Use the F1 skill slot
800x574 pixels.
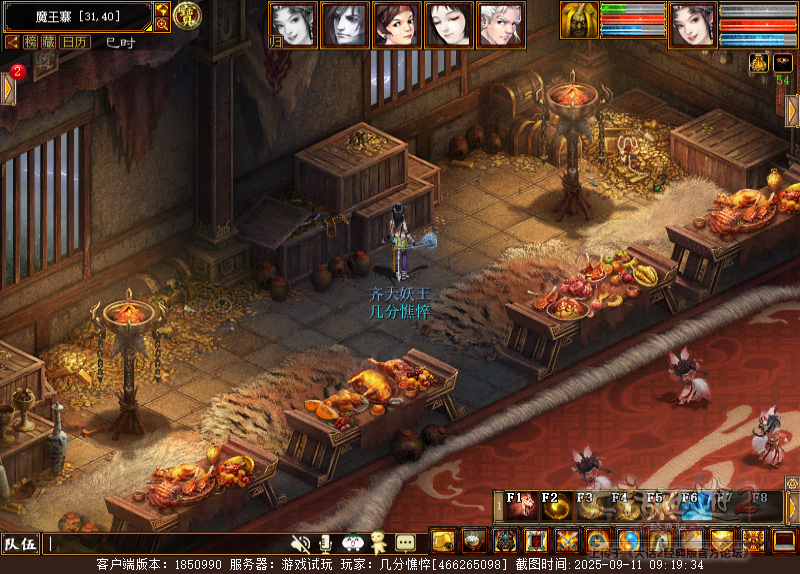(520, 505)
